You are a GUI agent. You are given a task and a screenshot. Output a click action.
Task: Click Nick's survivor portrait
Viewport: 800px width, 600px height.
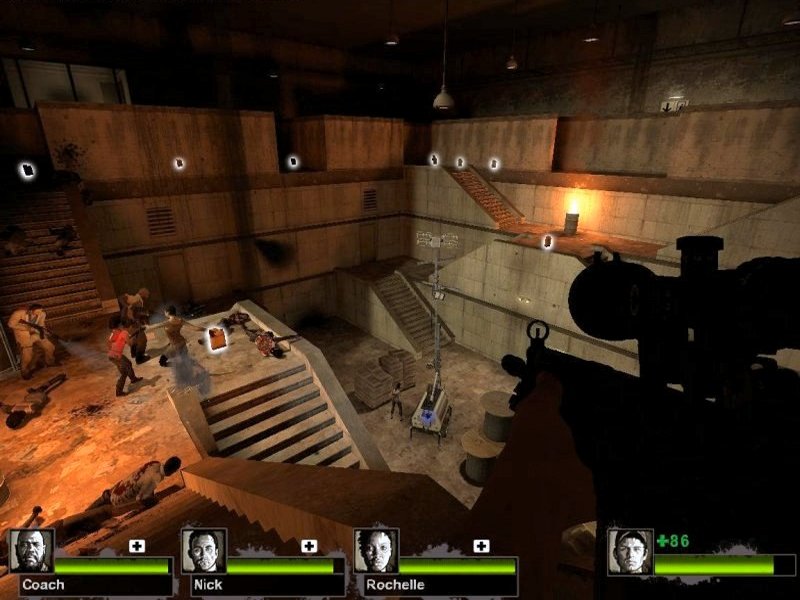click(203, 550)
